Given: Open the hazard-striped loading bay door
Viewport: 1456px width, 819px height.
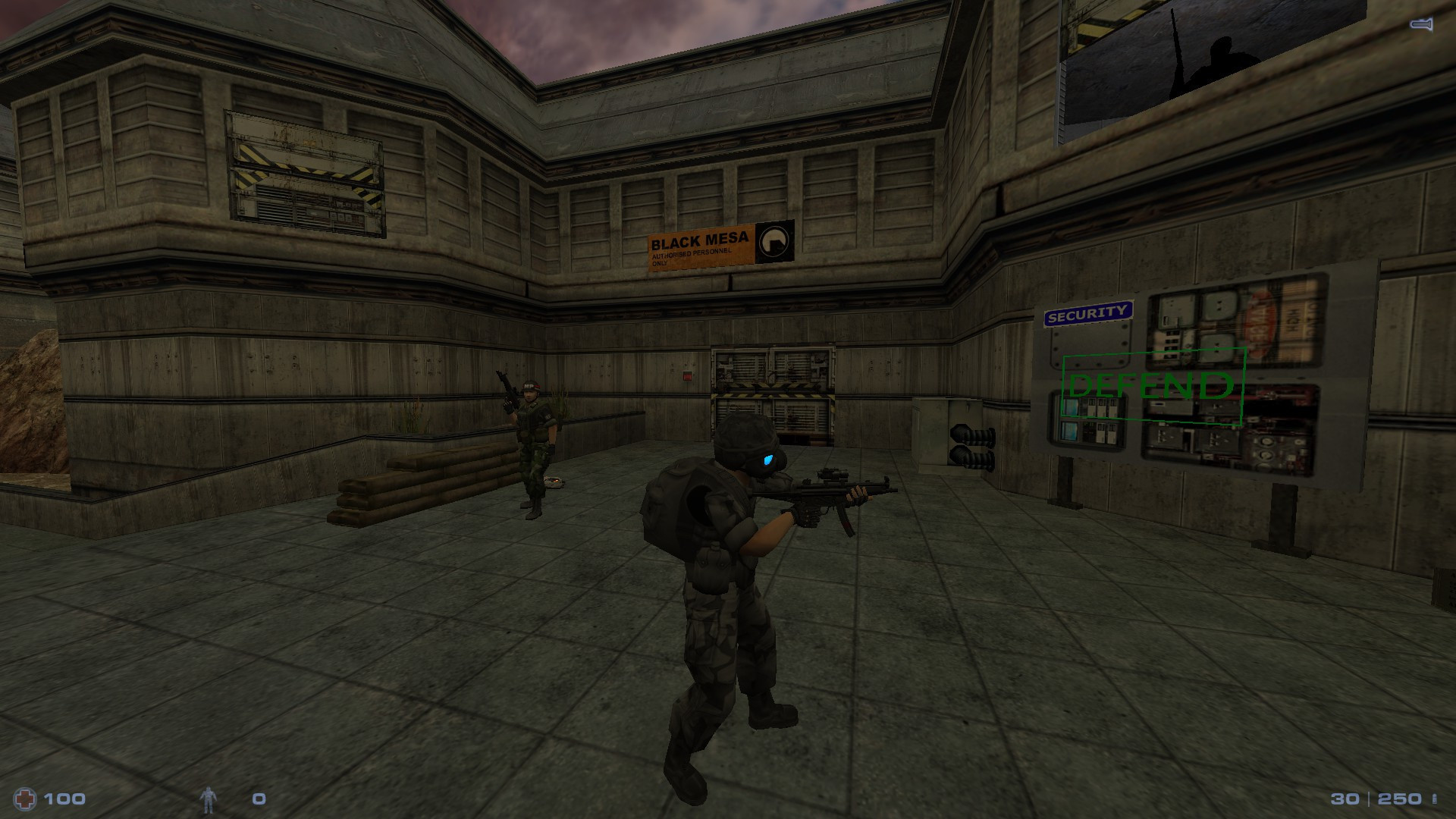Looking at the screenshot, I should point(773,394).
